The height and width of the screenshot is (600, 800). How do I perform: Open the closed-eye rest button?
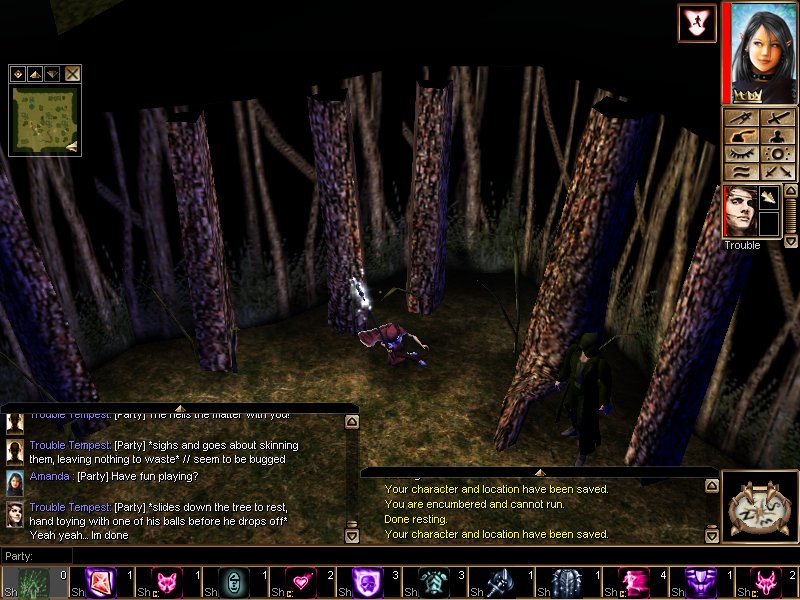pyautogui.click(x=741, y=154)
